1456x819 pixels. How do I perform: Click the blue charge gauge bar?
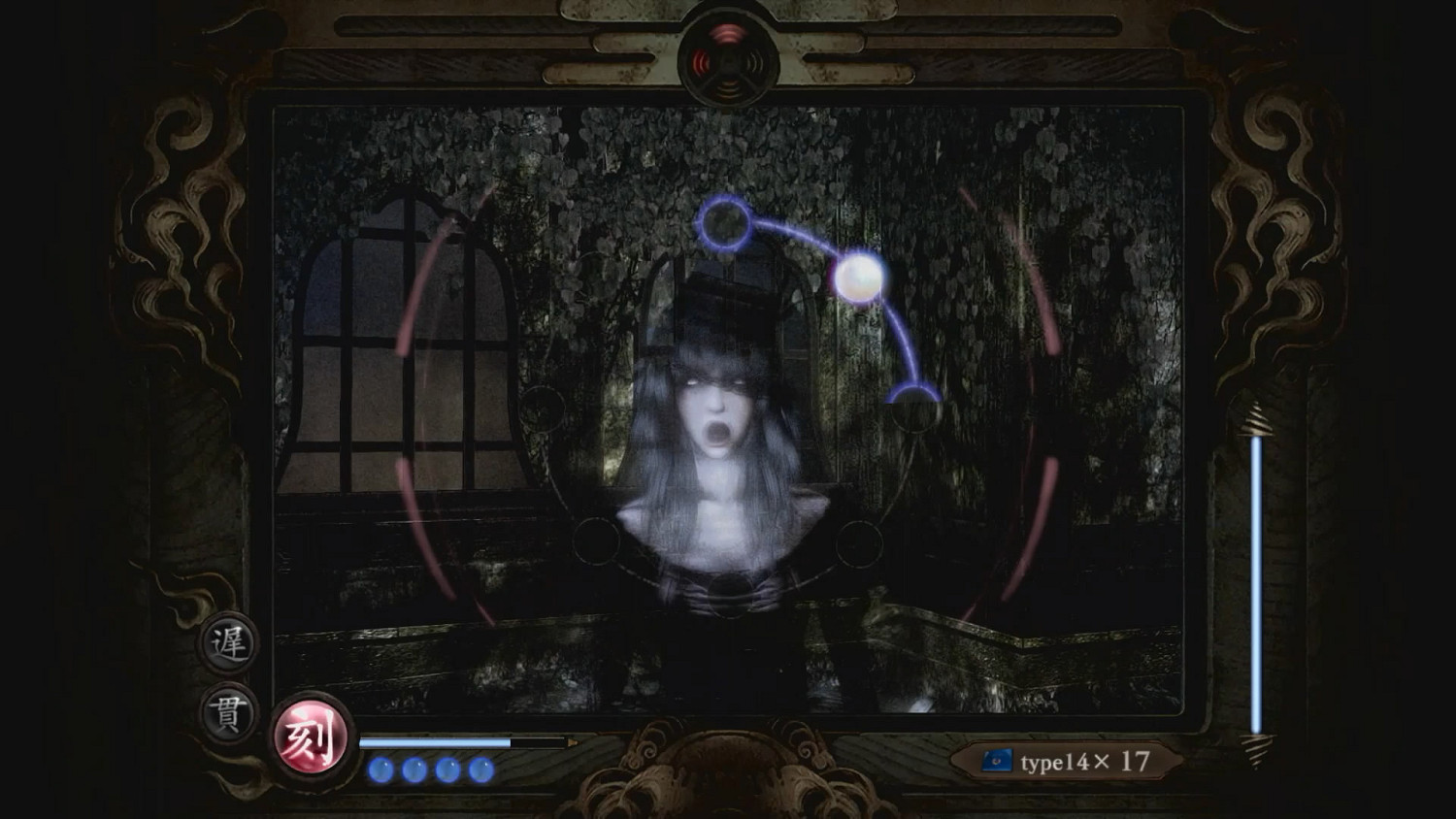pos(437,739)
